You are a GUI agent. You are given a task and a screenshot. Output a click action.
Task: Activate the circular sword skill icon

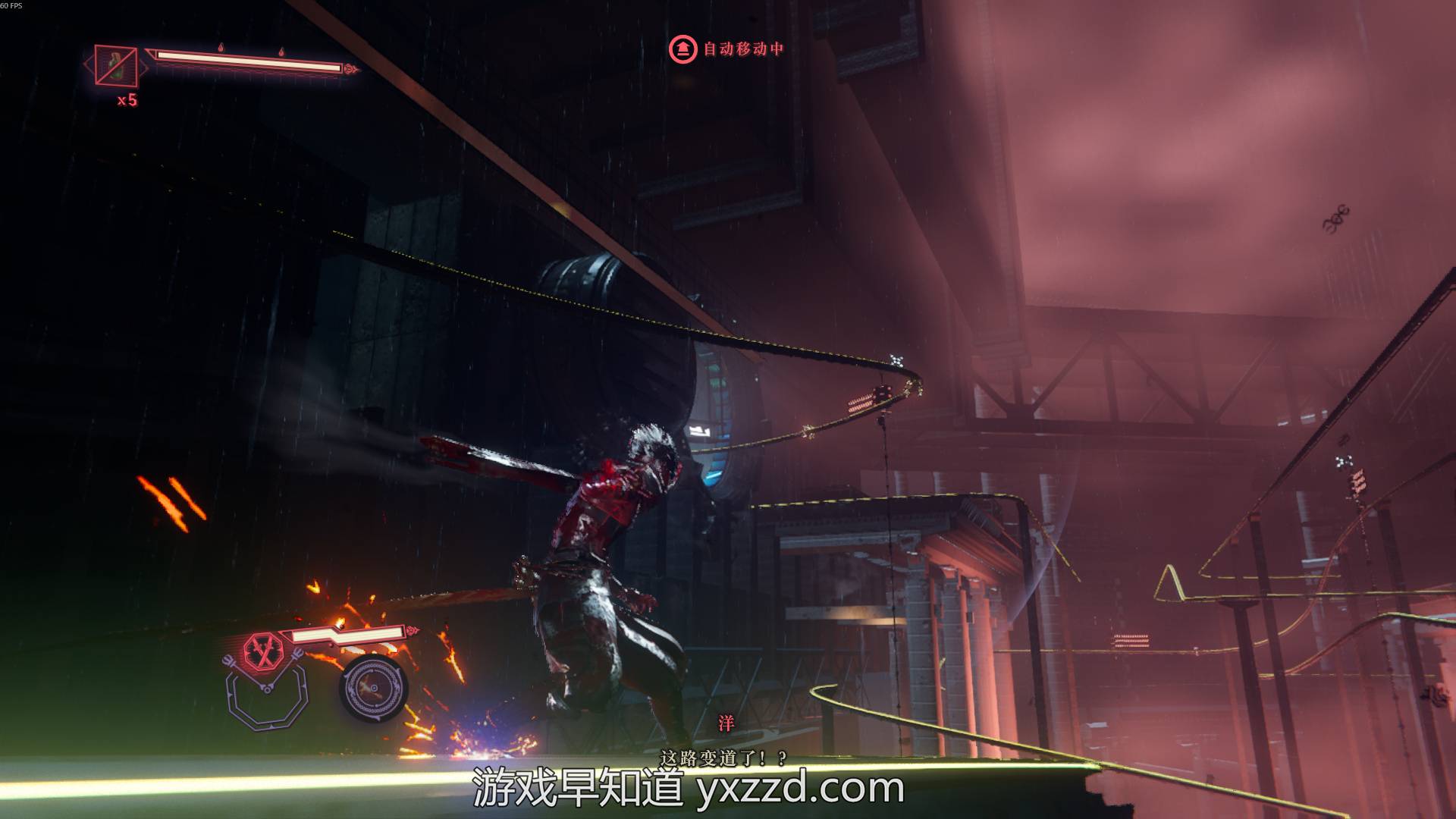374,689
